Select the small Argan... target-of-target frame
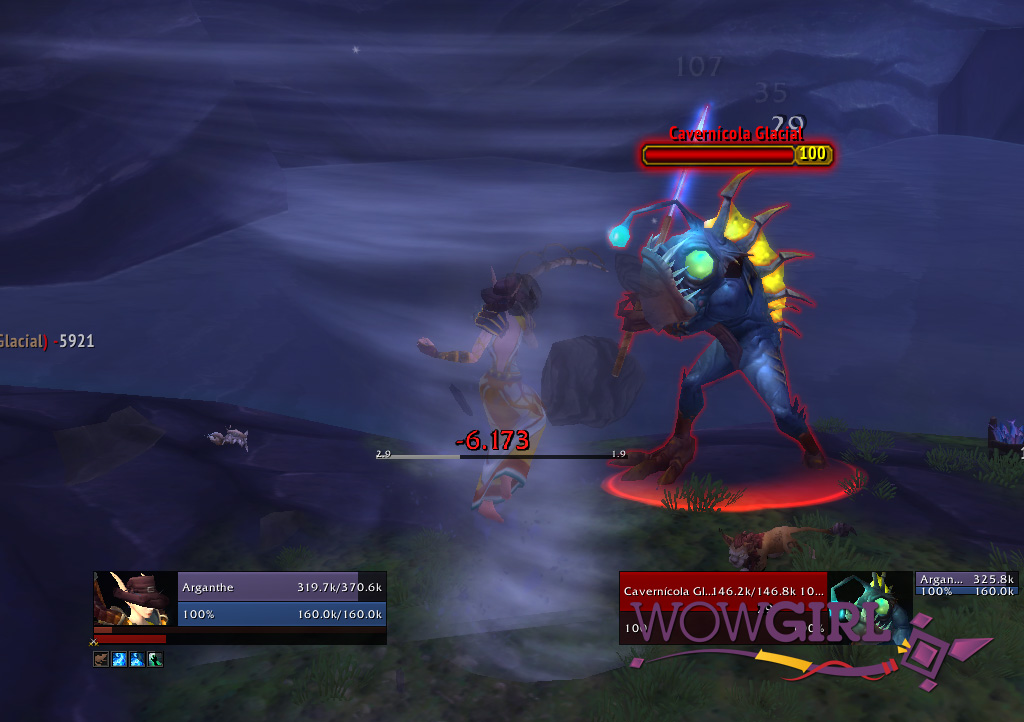The image size is (1024, 722). pos(965,584)
